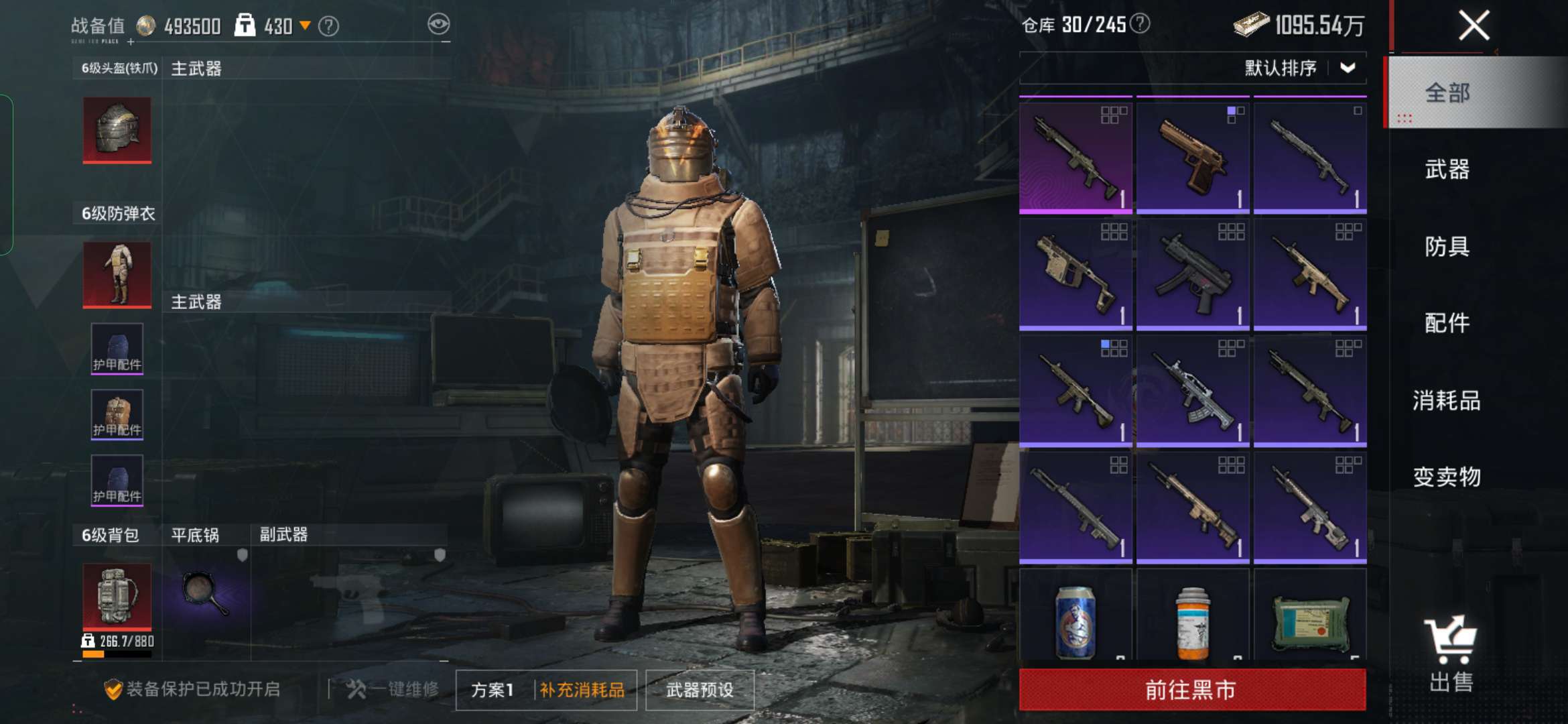Toggle the eye visibility icon

439,25
